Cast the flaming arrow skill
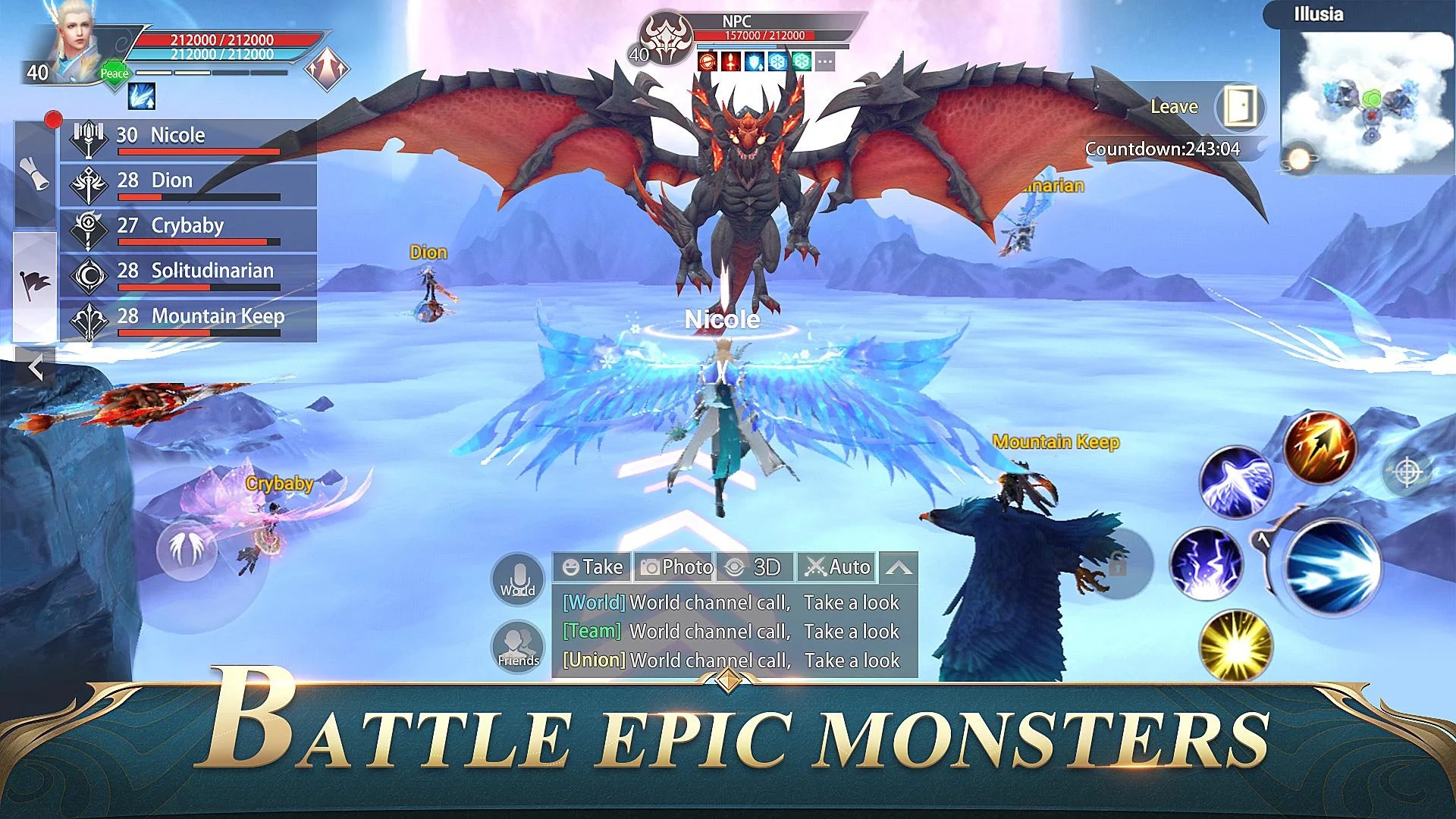The height and width of the screenshot is (819, 1456). pyautogui.click(x=1319, y=447)
